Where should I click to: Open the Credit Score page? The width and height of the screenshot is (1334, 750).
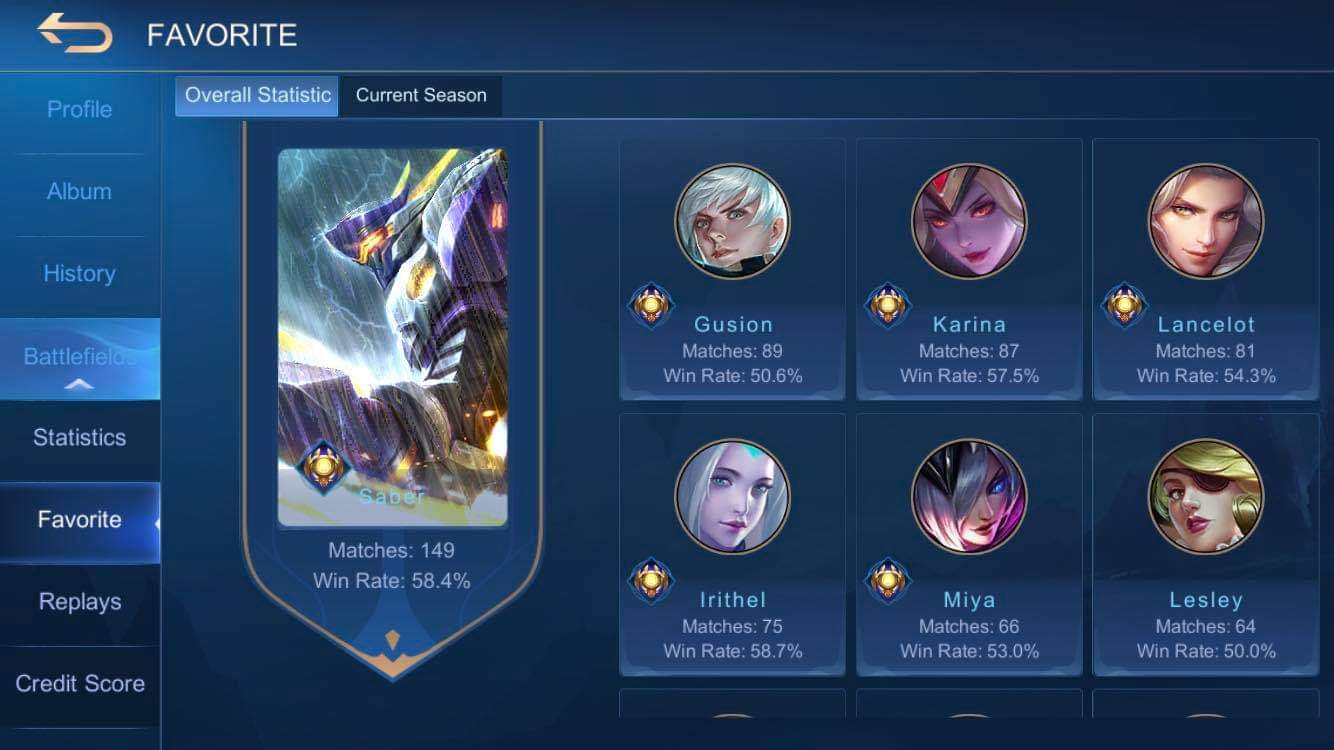pos(79,684)
